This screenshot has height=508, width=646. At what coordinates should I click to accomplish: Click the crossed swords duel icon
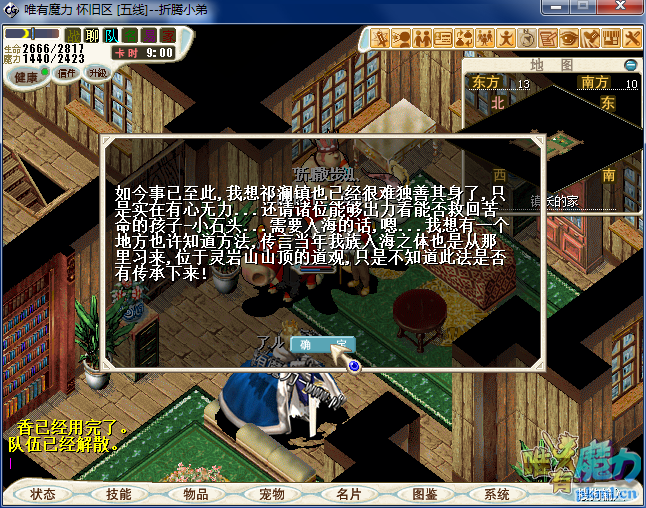(x=380, y=39)
